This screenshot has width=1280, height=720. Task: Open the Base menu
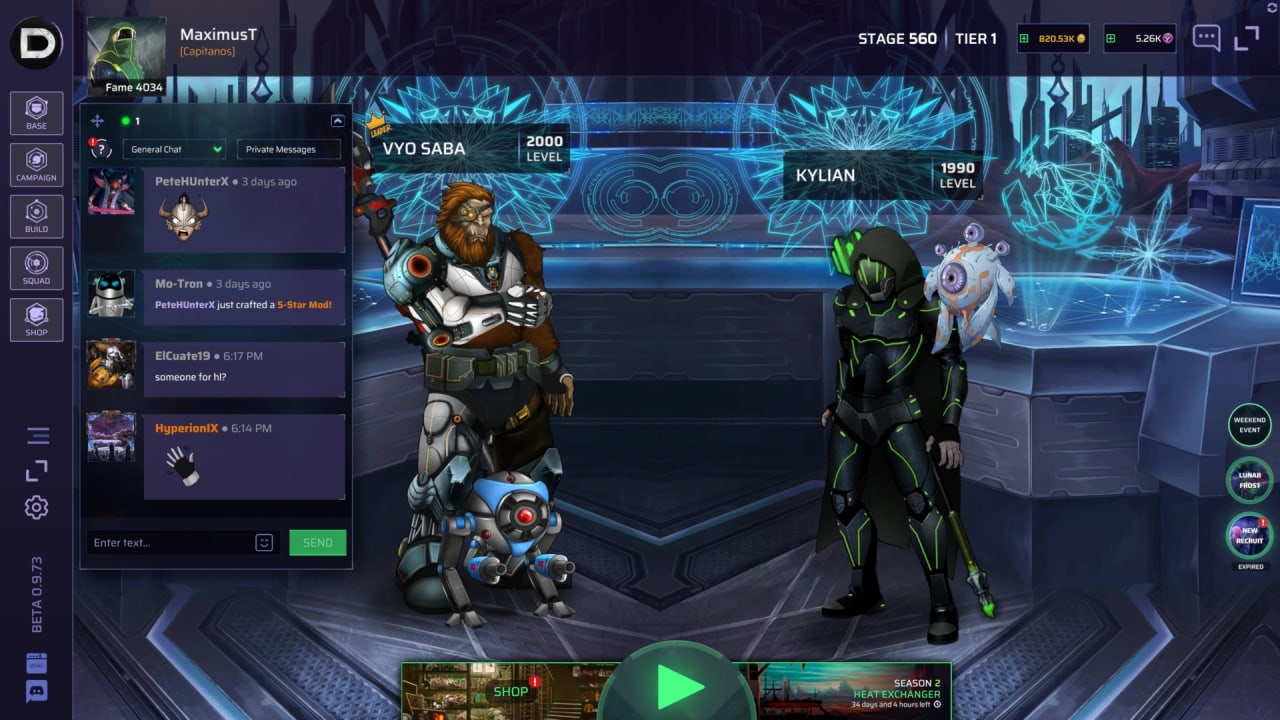(x=37, y=113)
